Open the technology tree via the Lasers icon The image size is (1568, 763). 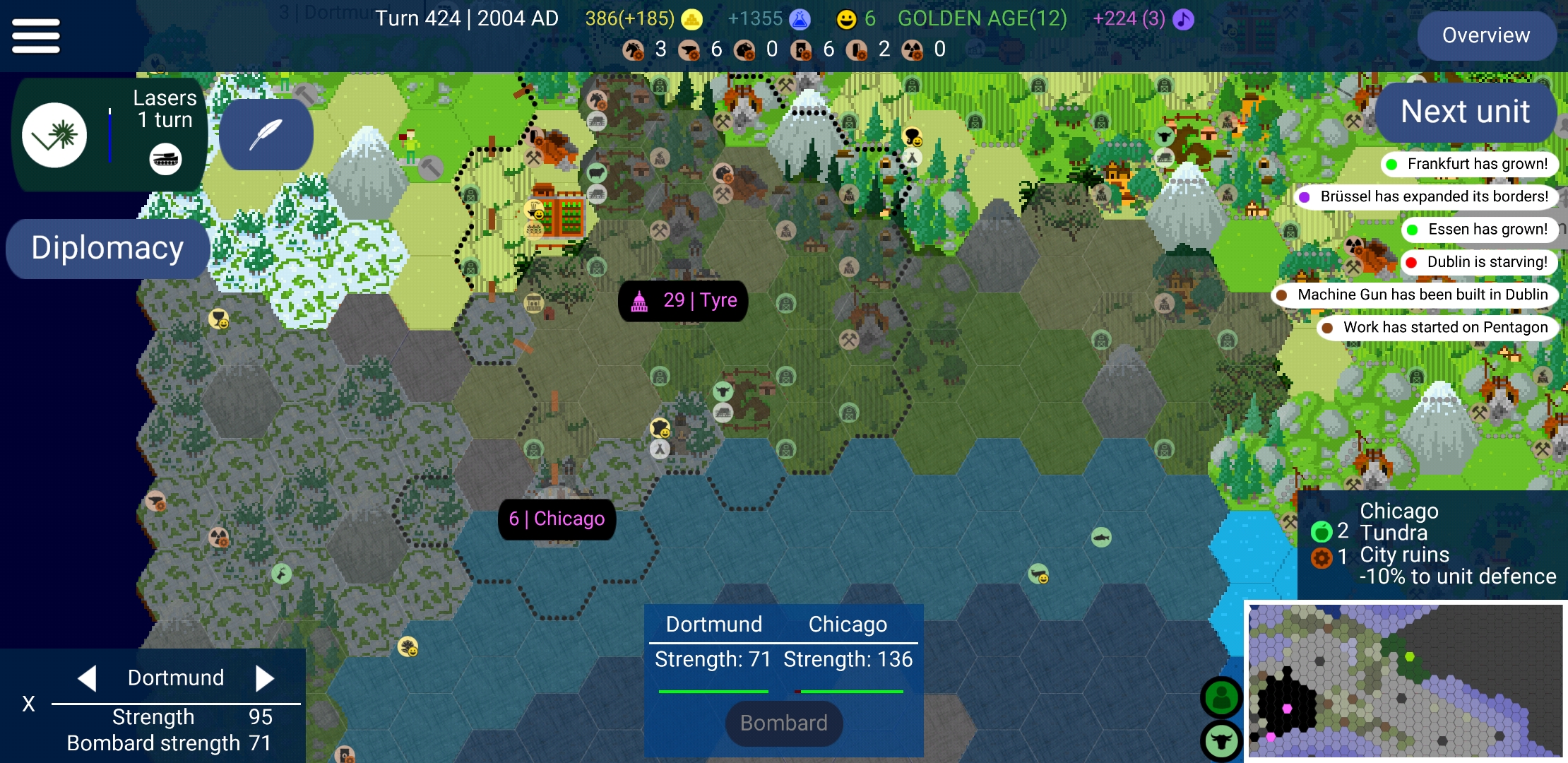pyautogui.click(x=55, y=134)
